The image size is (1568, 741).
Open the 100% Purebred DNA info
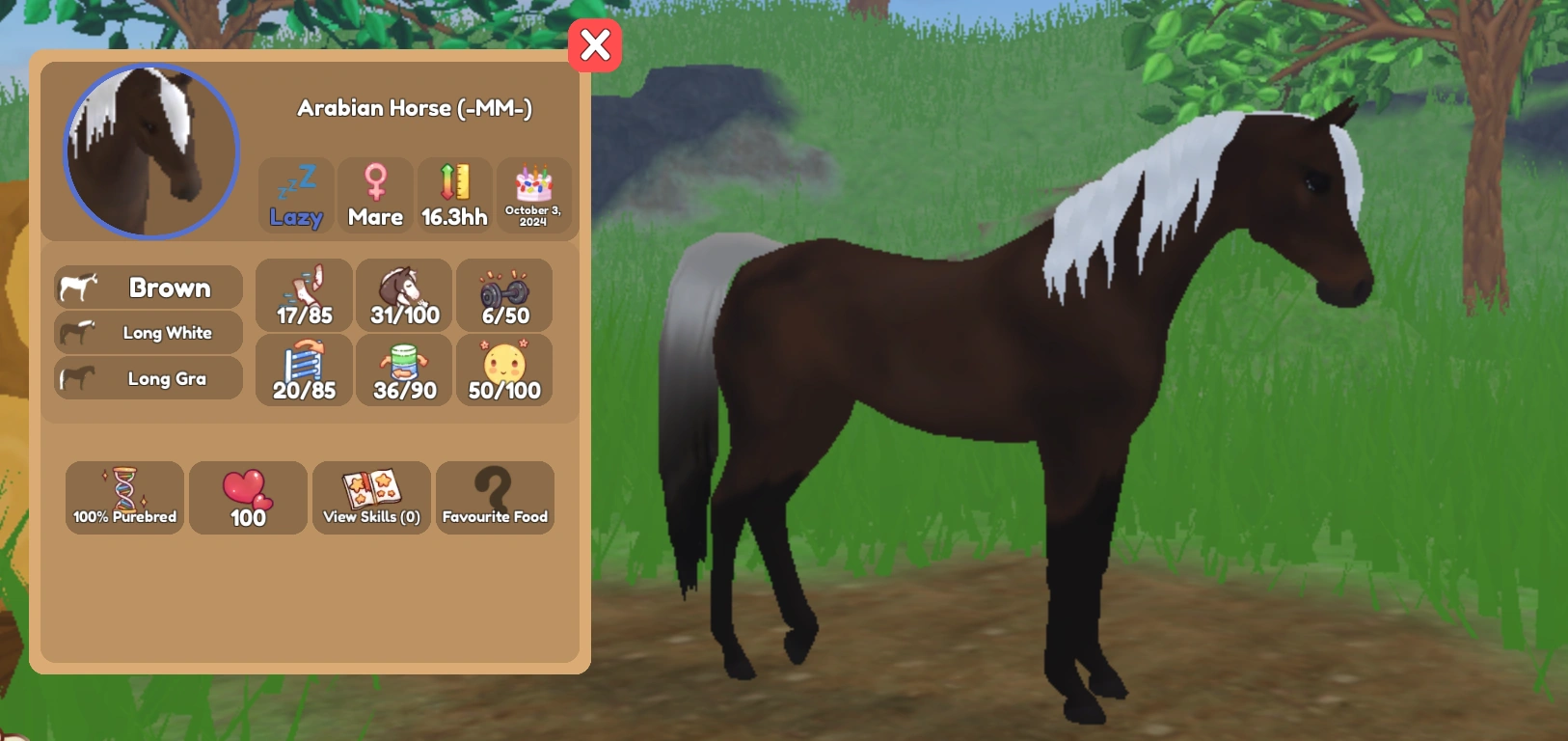[123, 498]
